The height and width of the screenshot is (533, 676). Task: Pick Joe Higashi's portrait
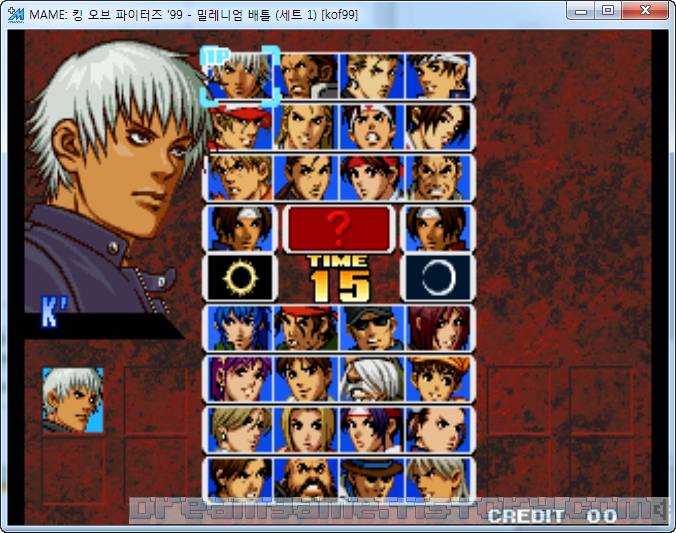[372, 126]
